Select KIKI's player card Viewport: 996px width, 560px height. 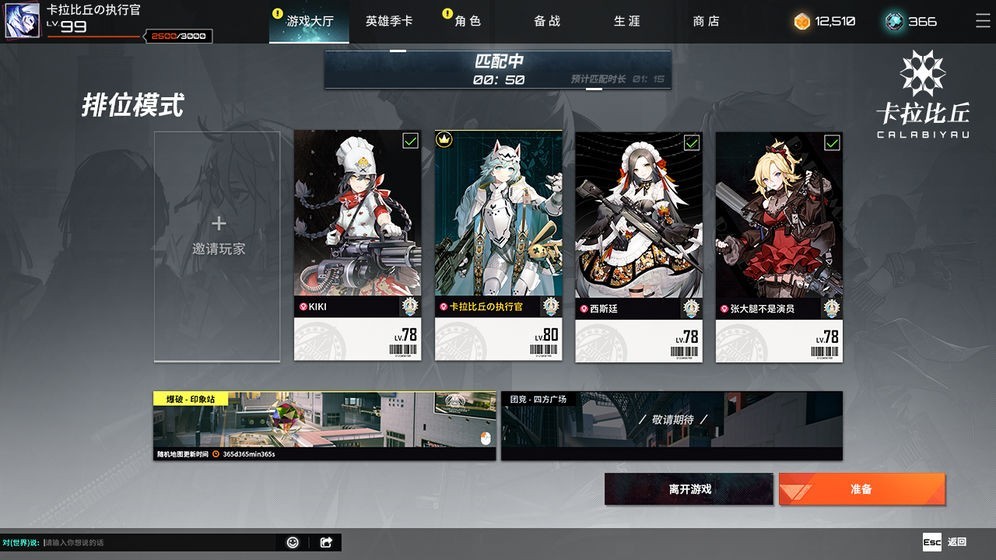point(357,245)
